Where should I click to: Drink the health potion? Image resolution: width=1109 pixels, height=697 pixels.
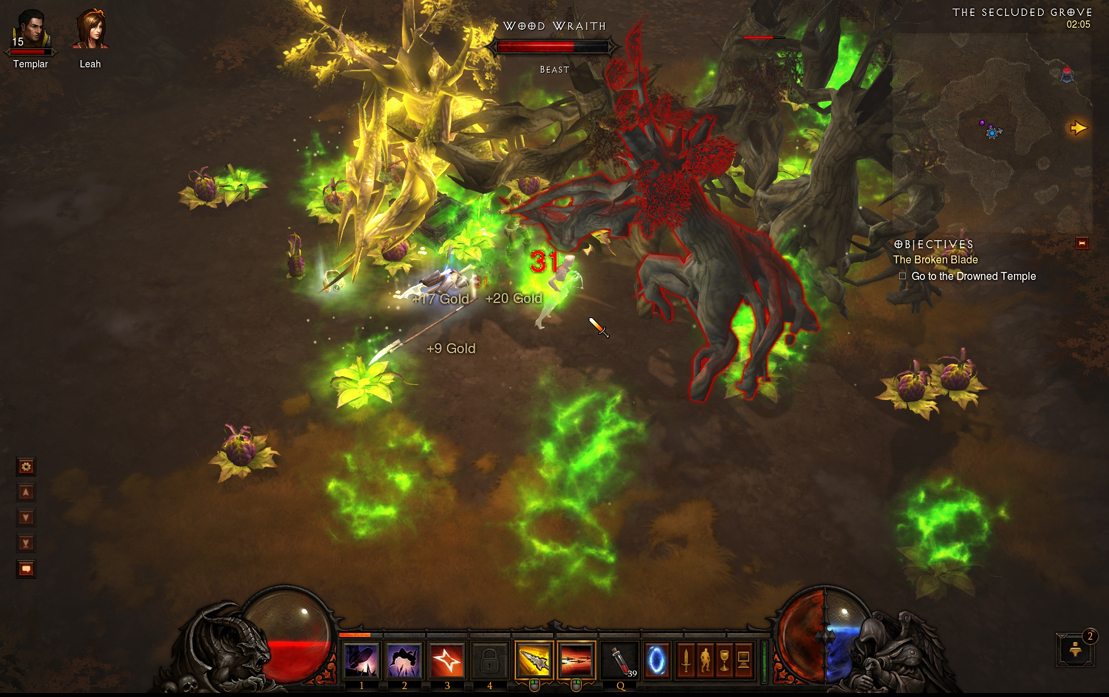[x=621, y=661]
